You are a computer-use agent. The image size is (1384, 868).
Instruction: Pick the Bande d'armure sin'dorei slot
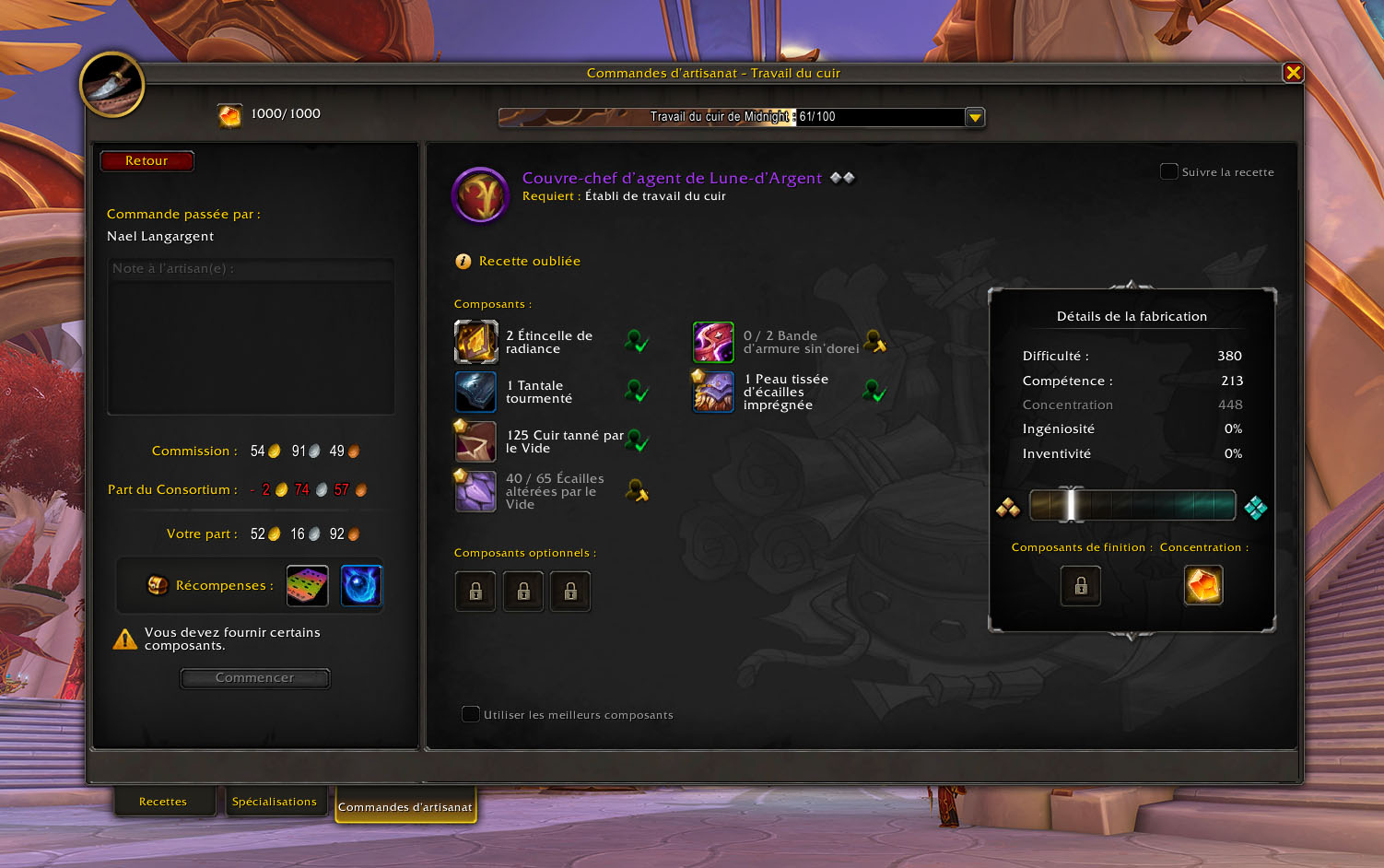(713, 343)
